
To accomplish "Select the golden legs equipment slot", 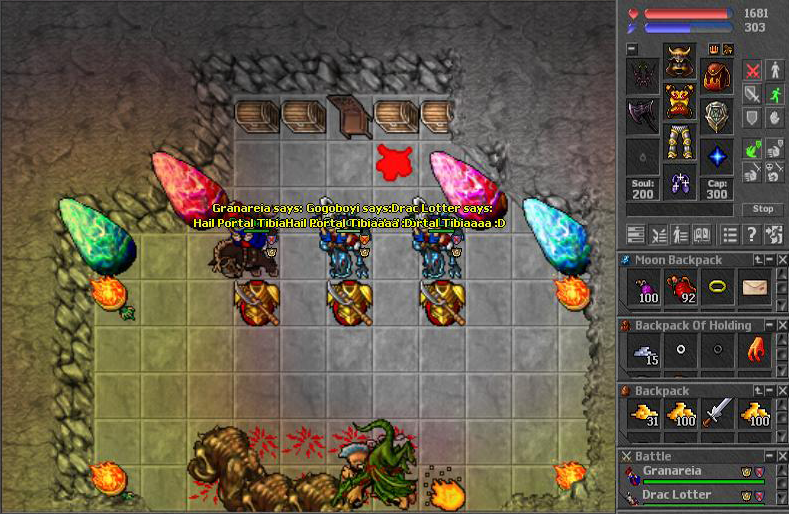I will coord(680,142).
